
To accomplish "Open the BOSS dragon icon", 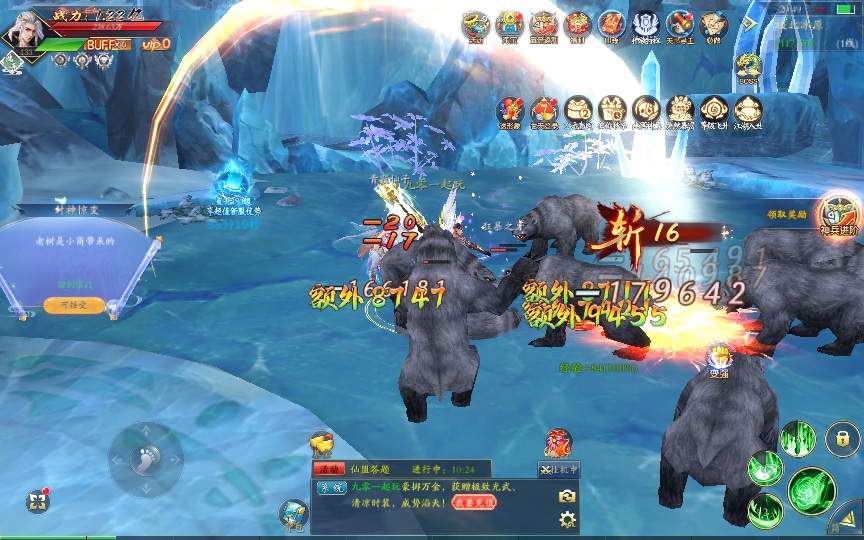I will 747,68.
